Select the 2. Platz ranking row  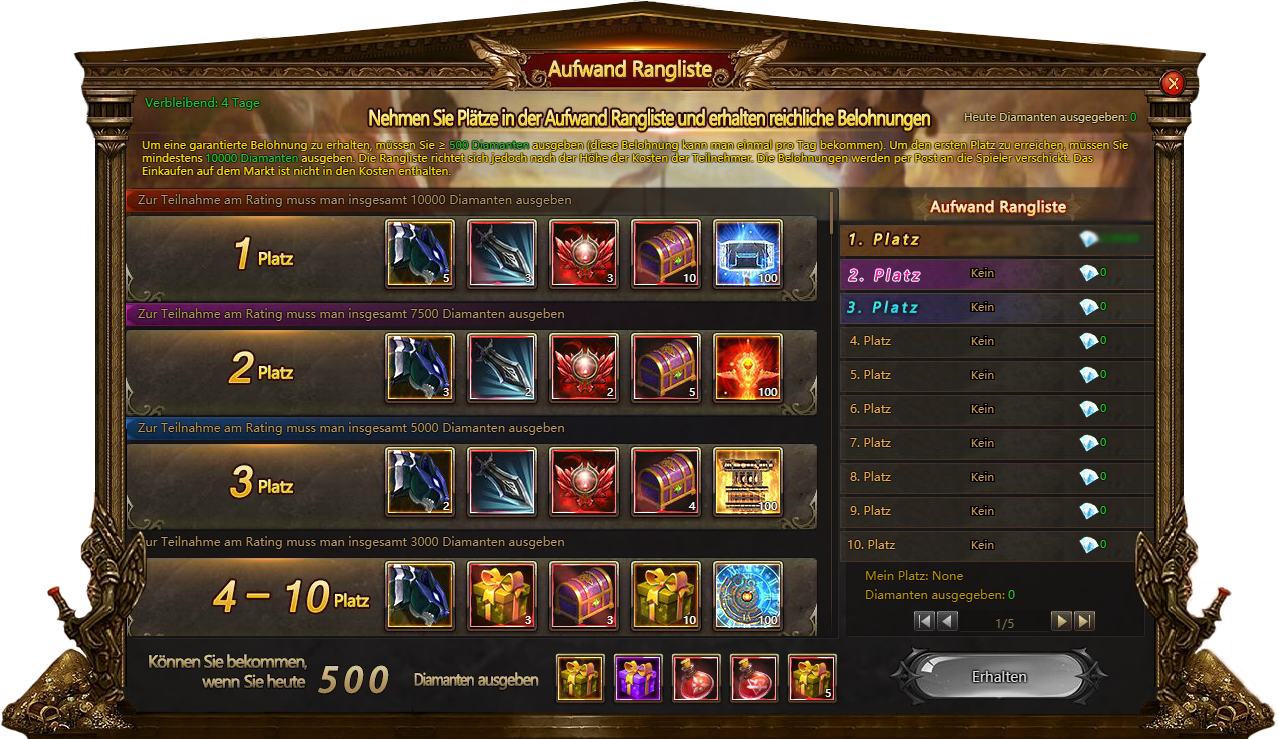click(x=997, y=274)
